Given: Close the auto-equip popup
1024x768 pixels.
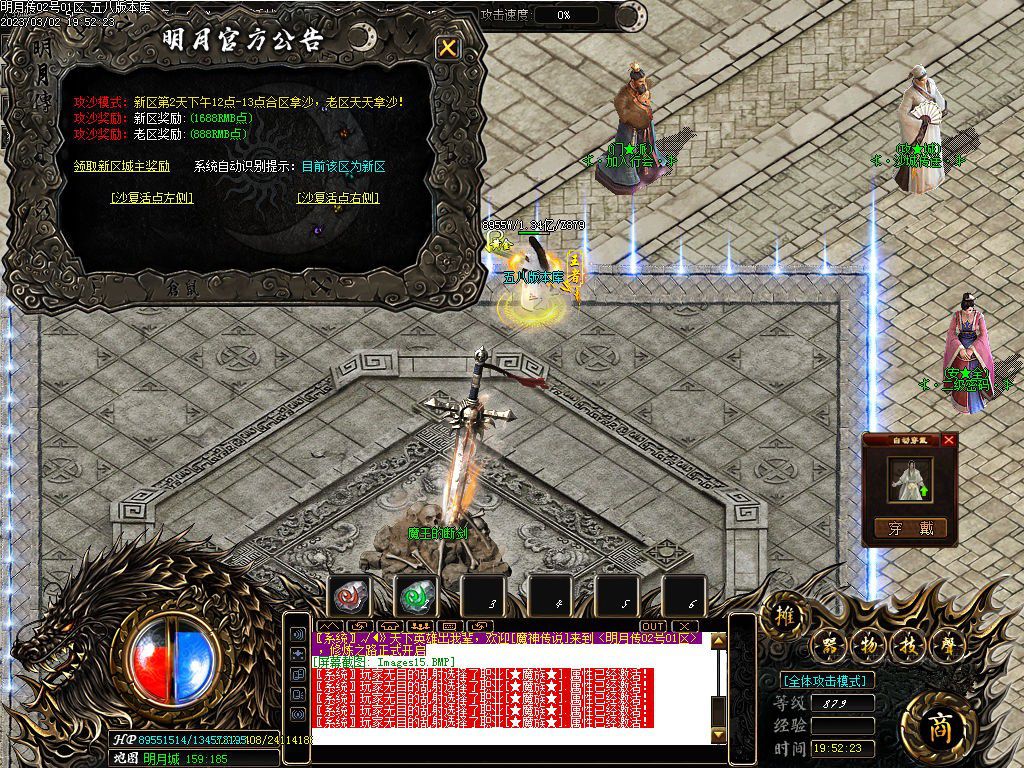Looking at the screenshot, I should click(x=949, y=439).
